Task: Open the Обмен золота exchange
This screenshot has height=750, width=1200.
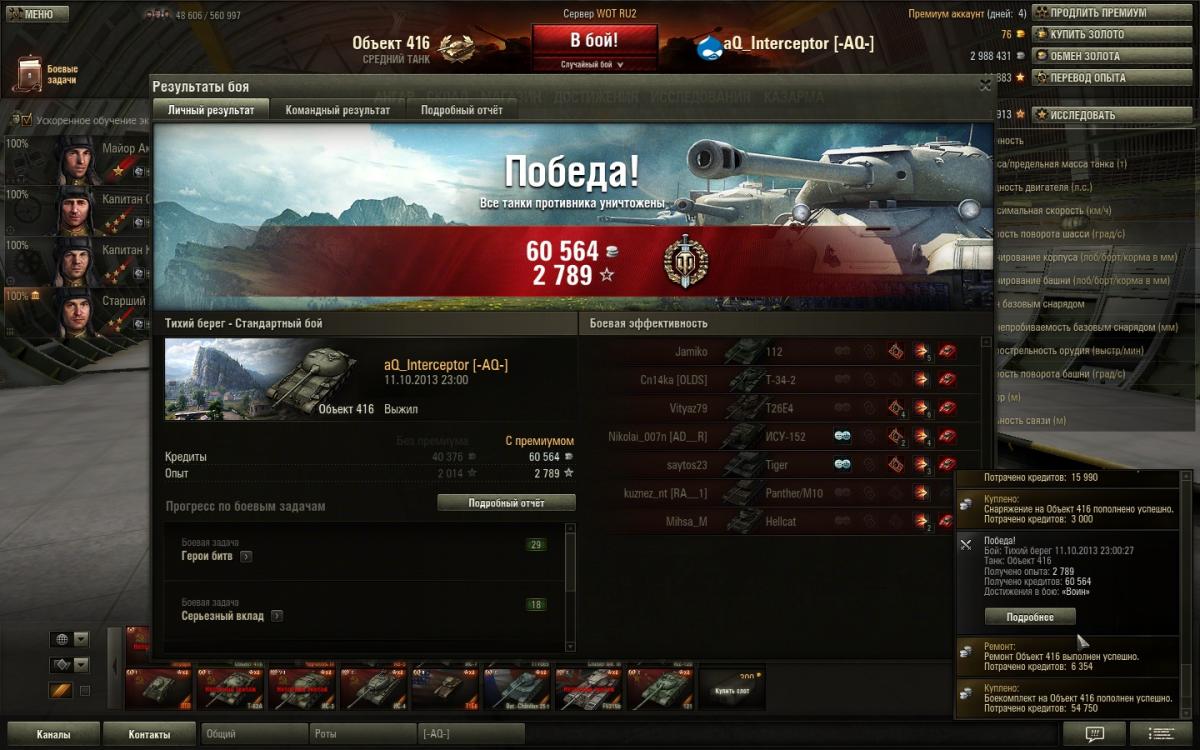Action: coord(1085,56)
